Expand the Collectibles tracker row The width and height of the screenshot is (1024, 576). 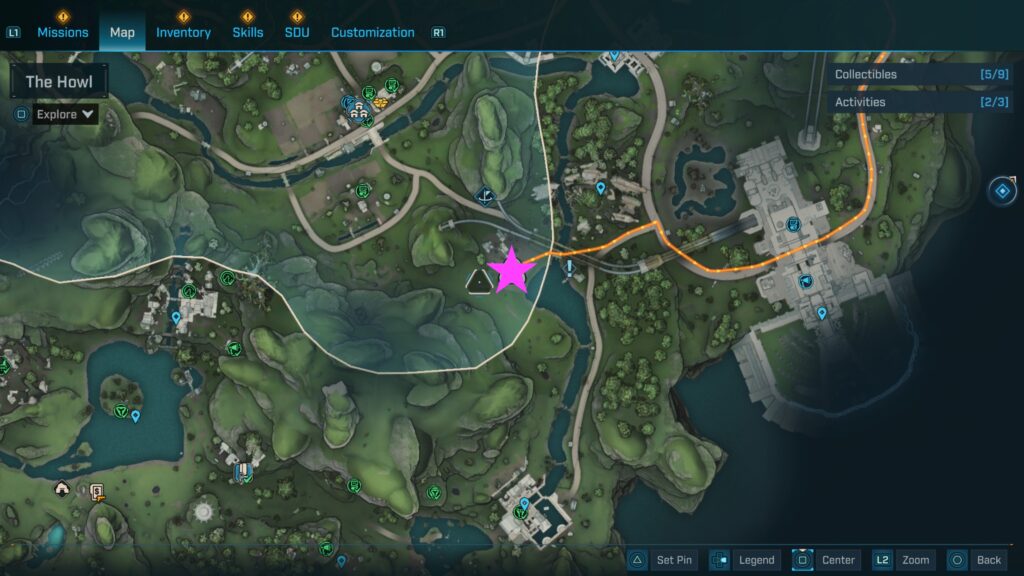point(920,74)
